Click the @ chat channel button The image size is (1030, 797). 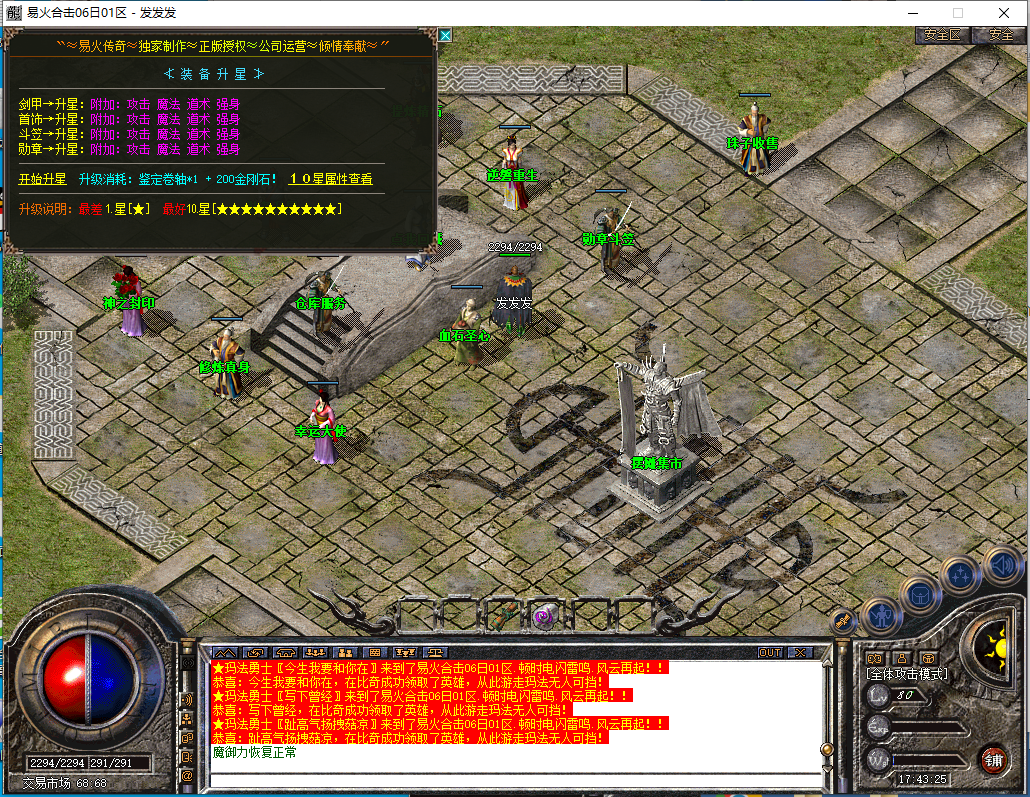pyautogui.click(x=187, y=775)
